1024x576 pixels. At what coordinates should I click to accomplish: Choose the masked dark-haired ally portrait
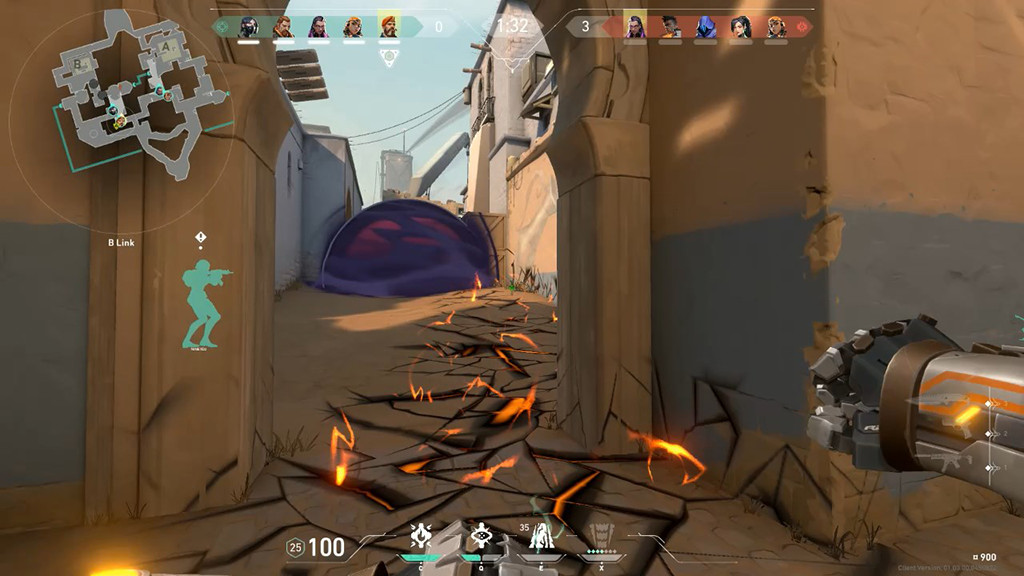click(x=249, y=27)
